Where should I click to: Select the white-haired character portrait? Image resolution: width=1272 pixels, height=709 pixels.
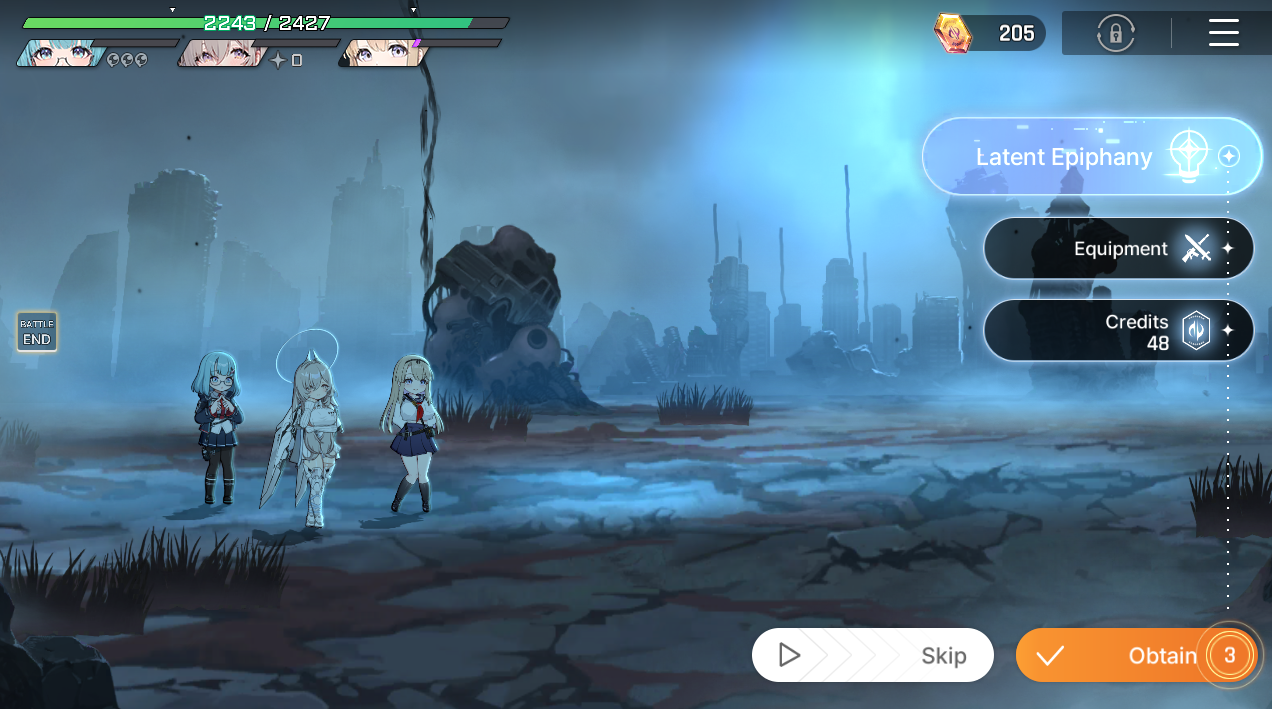[222, 53]
